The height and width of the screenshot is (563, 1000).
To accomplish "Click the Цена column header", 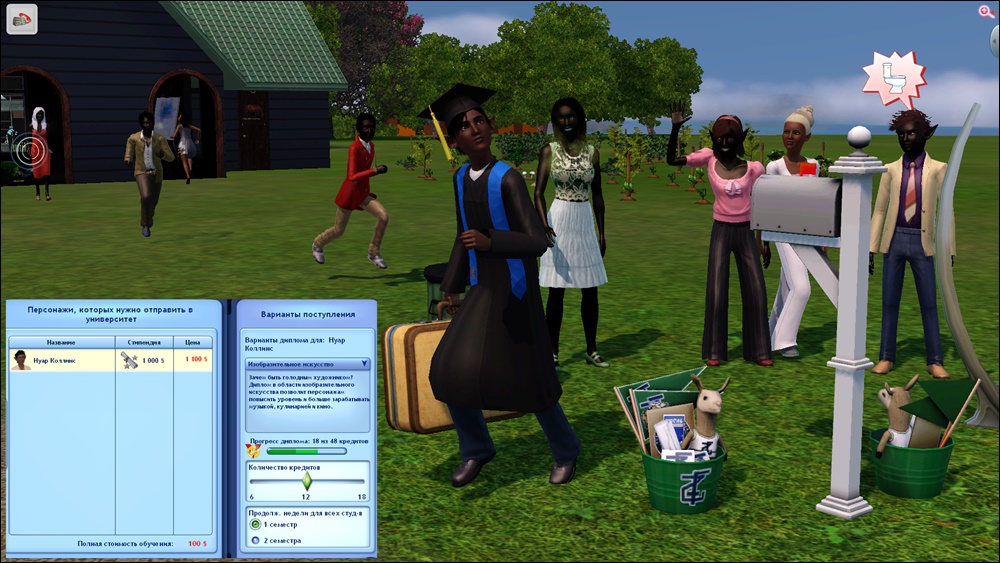I will (193, 341).
